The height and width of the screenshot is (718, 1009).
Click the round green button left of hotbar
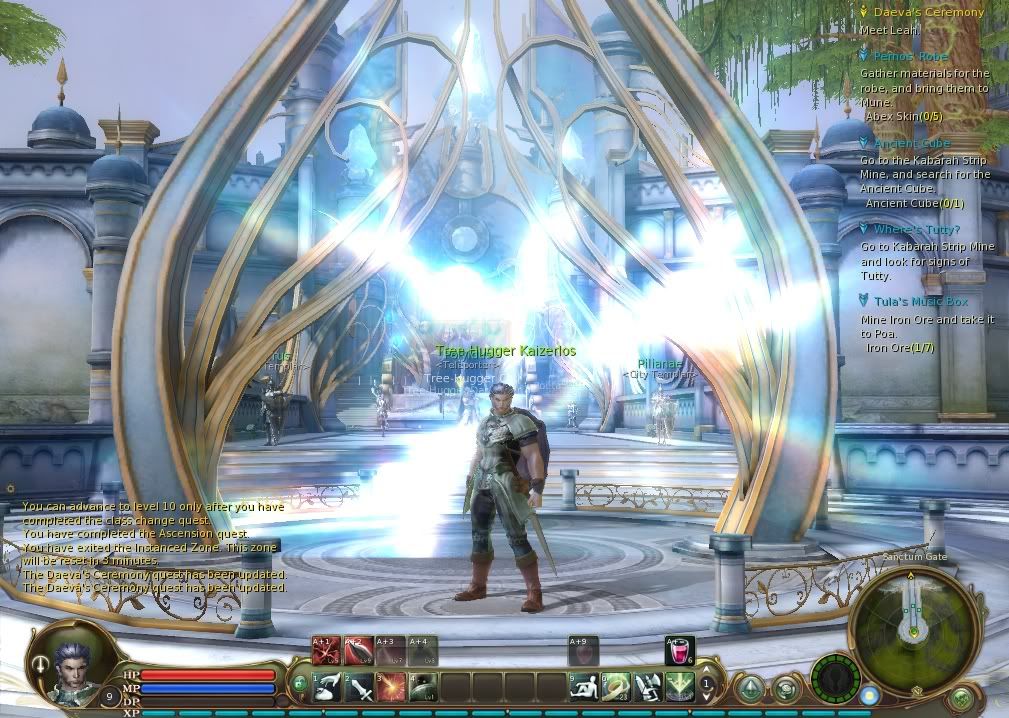[x=298, y=684]
